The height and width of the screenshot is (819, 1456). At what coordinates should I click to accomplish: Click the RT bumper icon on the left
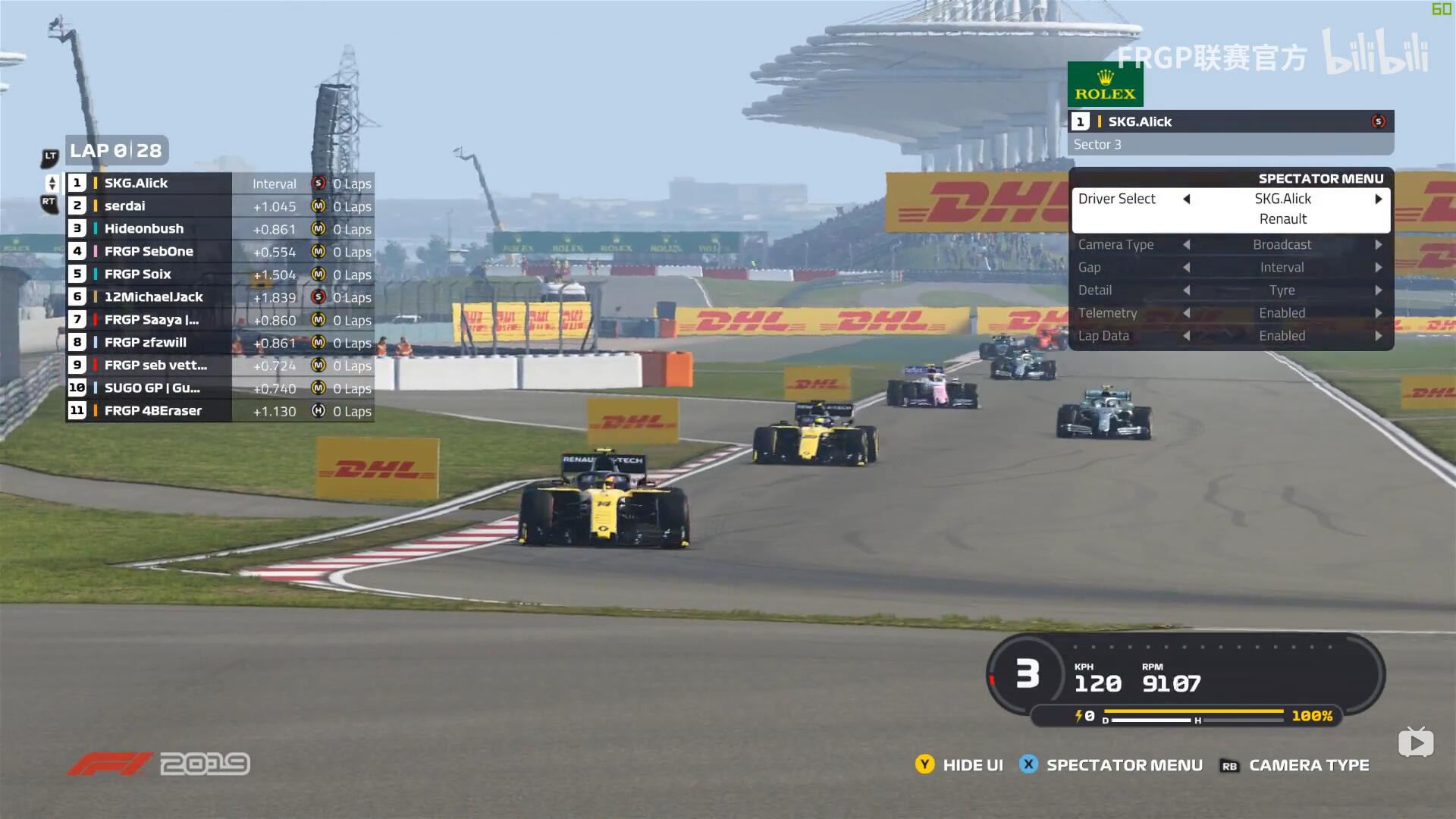49,203
